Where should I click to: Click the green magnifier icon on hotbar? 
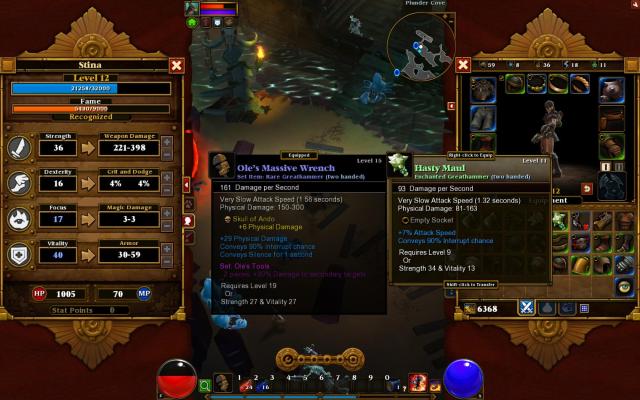tap(205, 383)
